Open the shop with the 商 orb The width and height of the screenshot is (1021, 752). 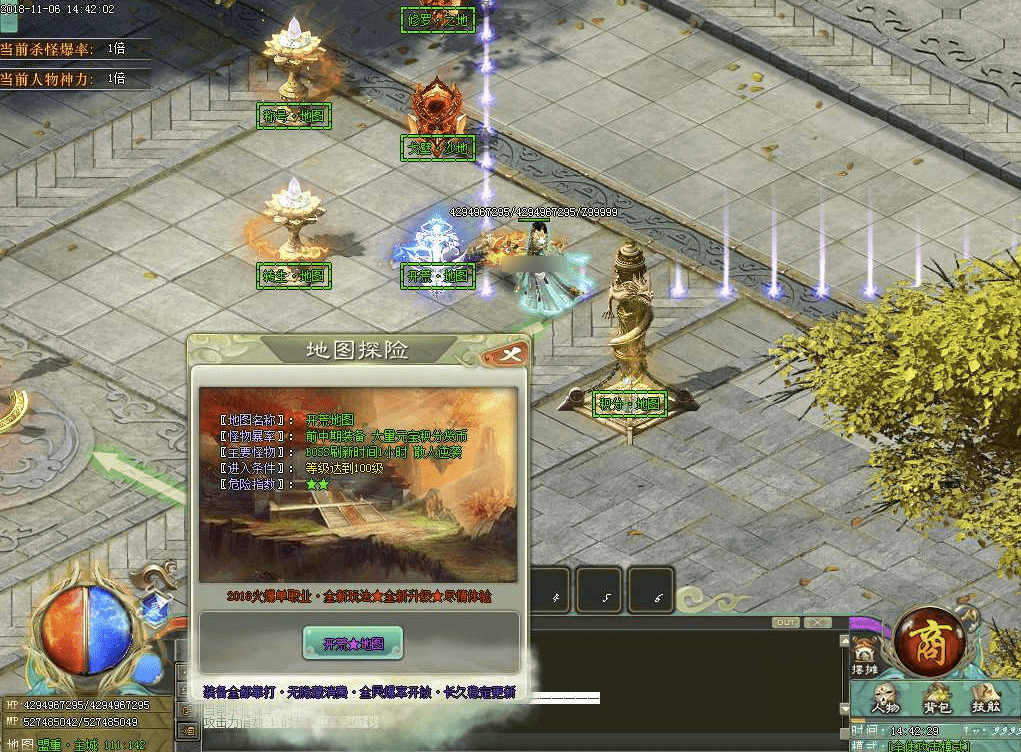930,641
